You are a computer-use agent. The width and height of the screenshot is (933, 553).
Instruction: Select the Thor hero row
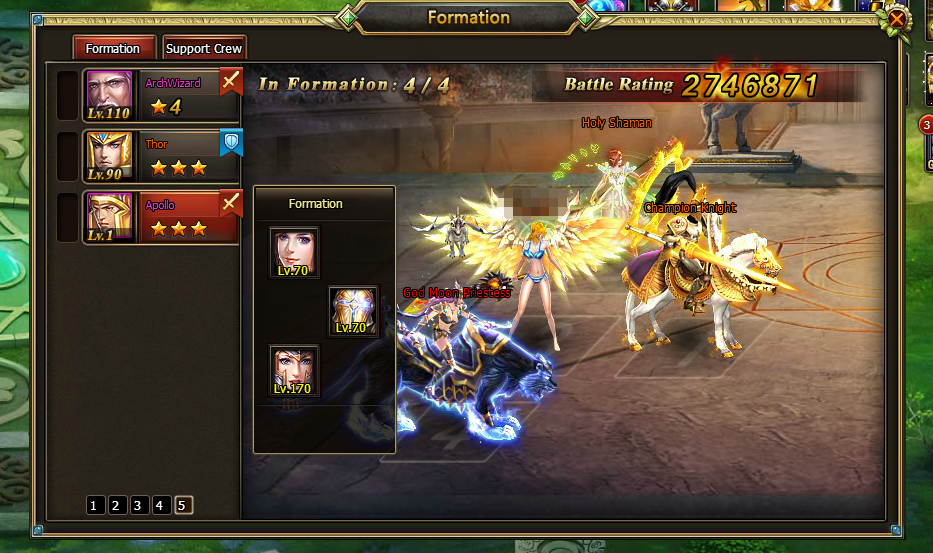[x=160, y=156]
